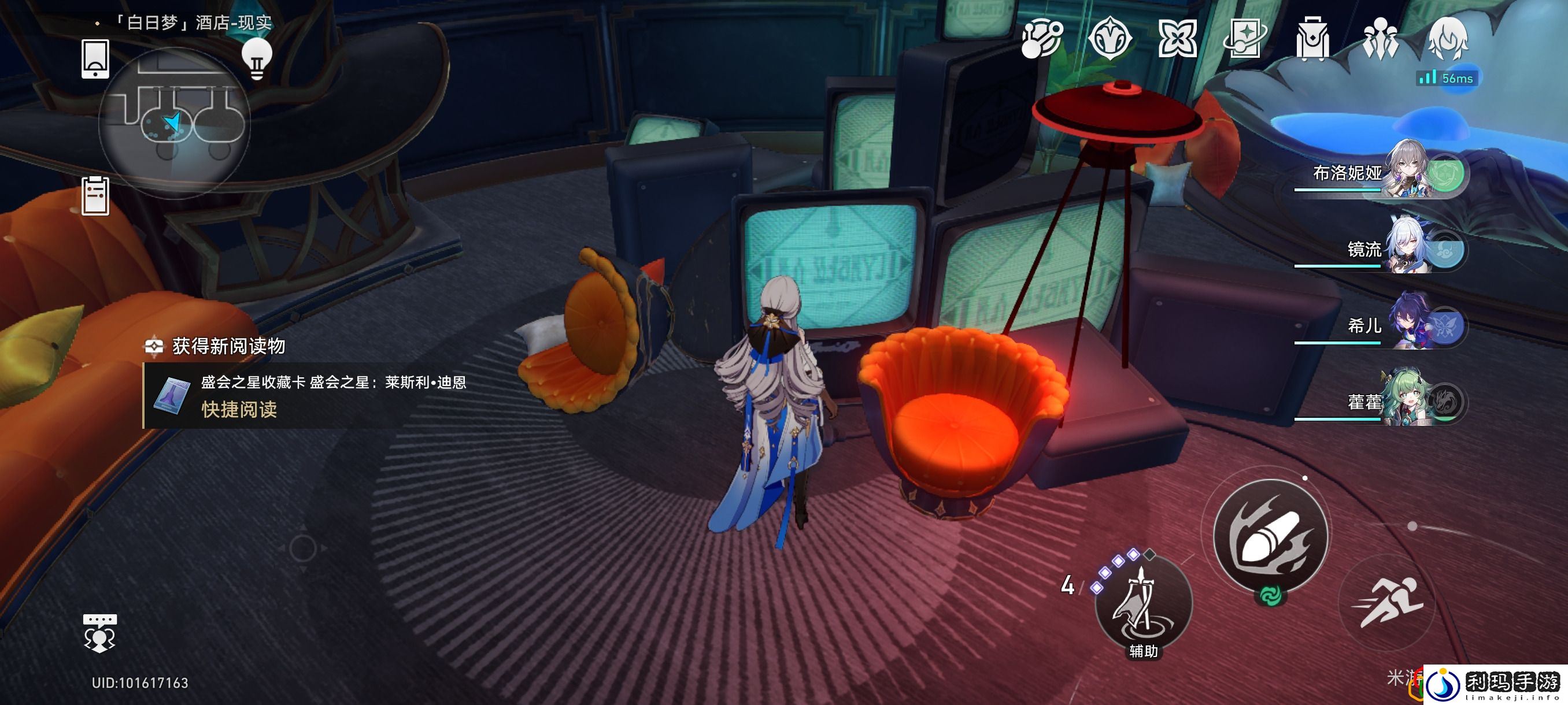
Task: Open the circular minimap
Action: (x=174, y=123)
